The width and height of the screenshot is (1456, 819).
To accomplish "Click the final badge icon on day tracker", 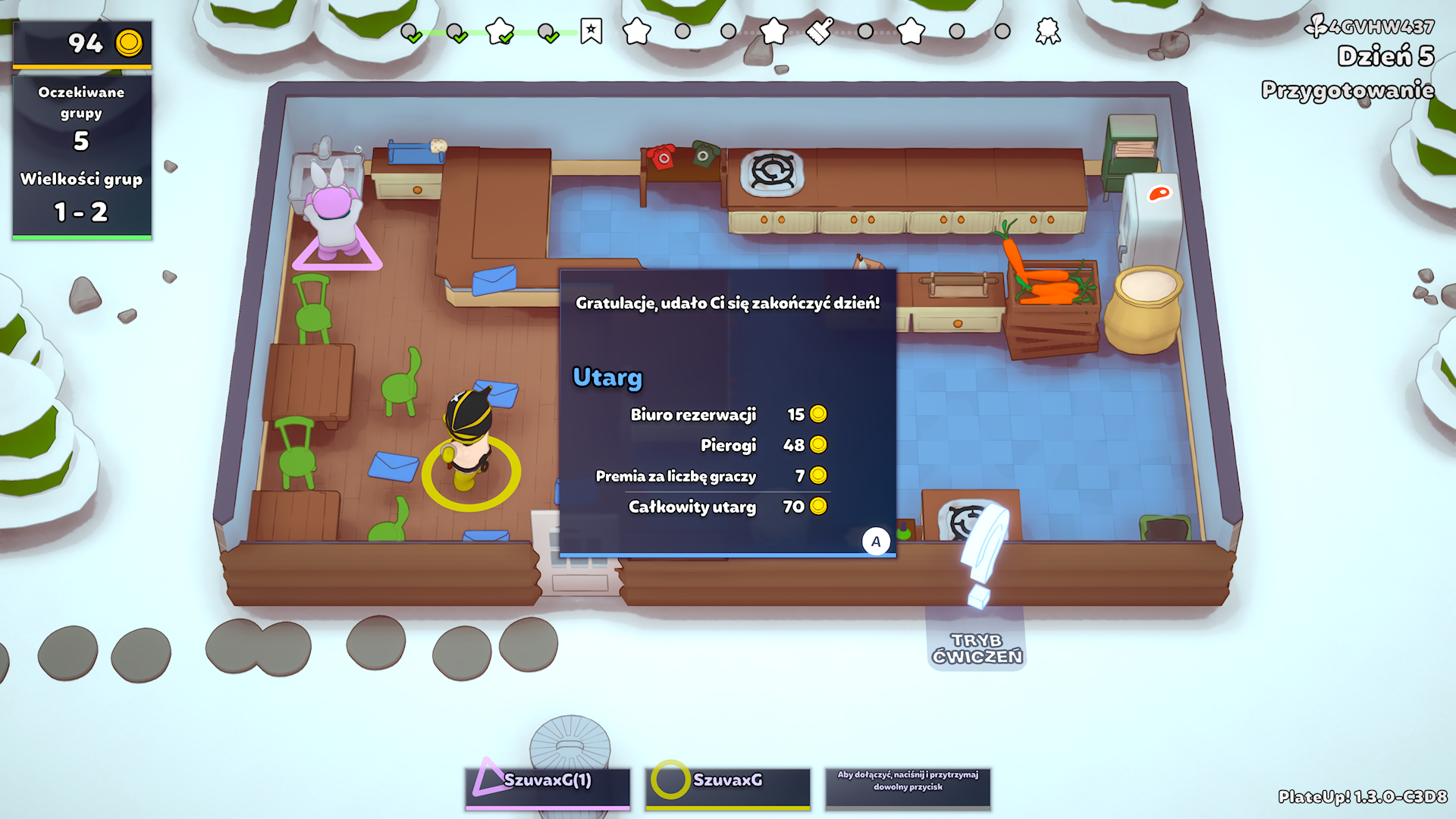I will [x=1048, y=32].
